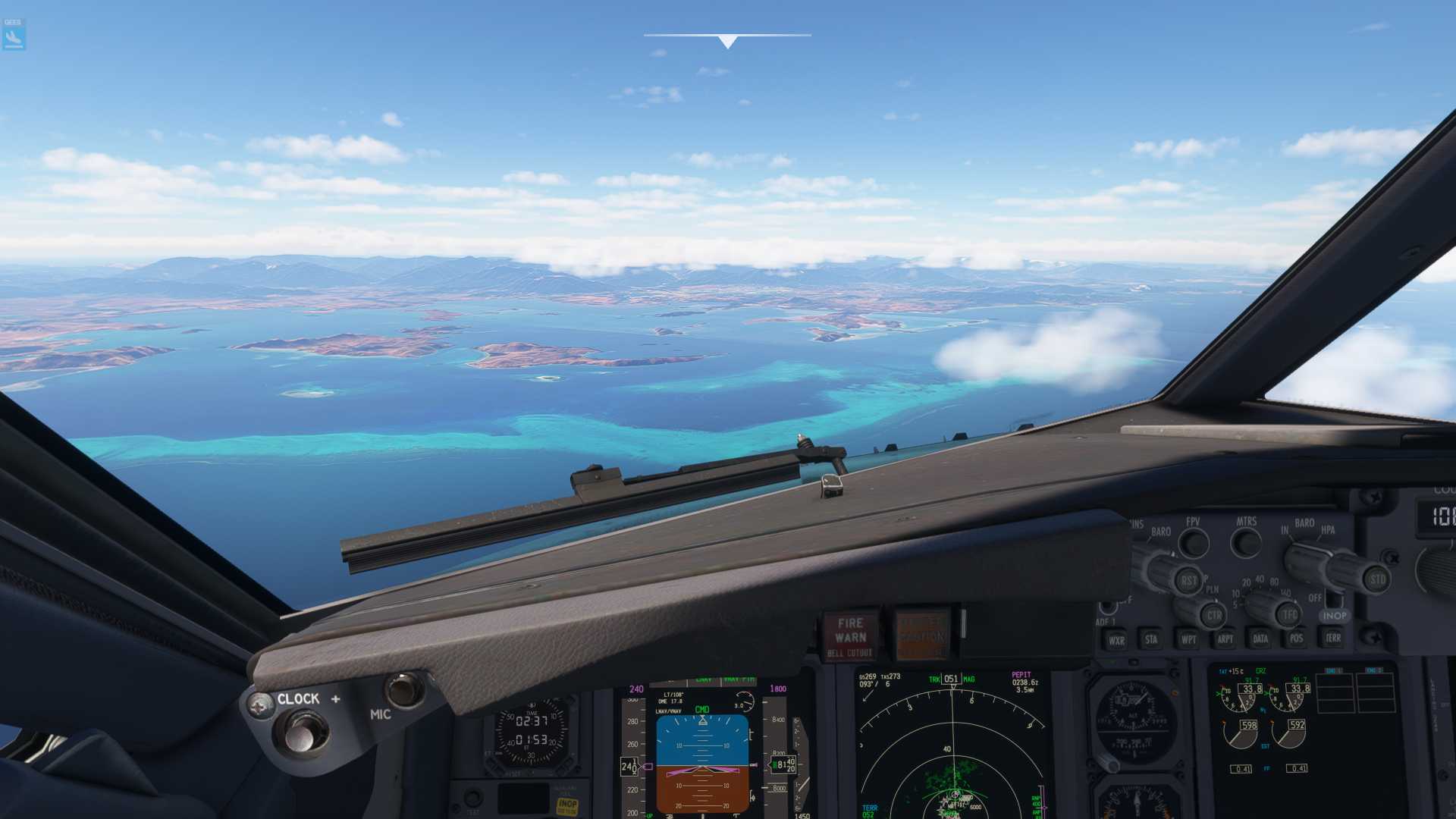The height and width of the screenshot is (819, 1456).
Task: Show waypoints with the WPT button
Action: coord(1188,639)
